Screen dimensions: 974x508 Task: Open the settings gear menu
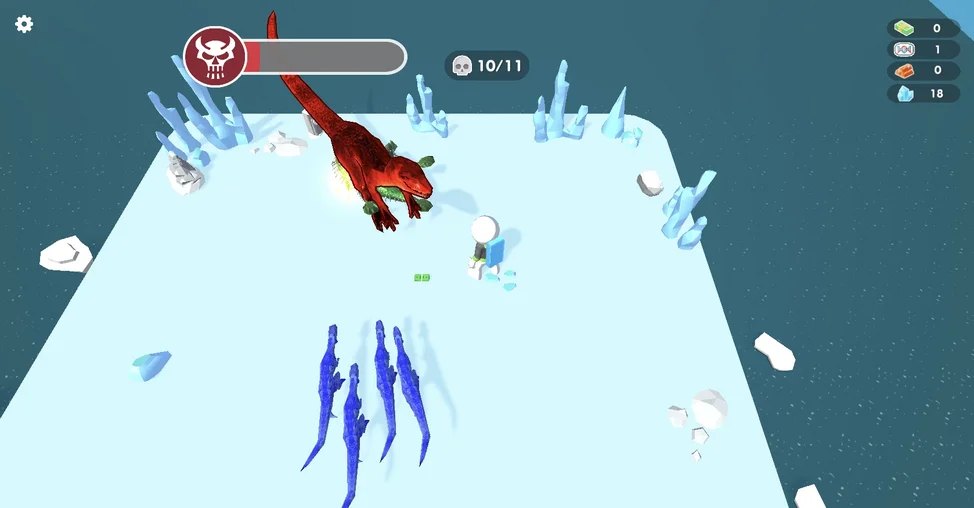coord(24,24)
